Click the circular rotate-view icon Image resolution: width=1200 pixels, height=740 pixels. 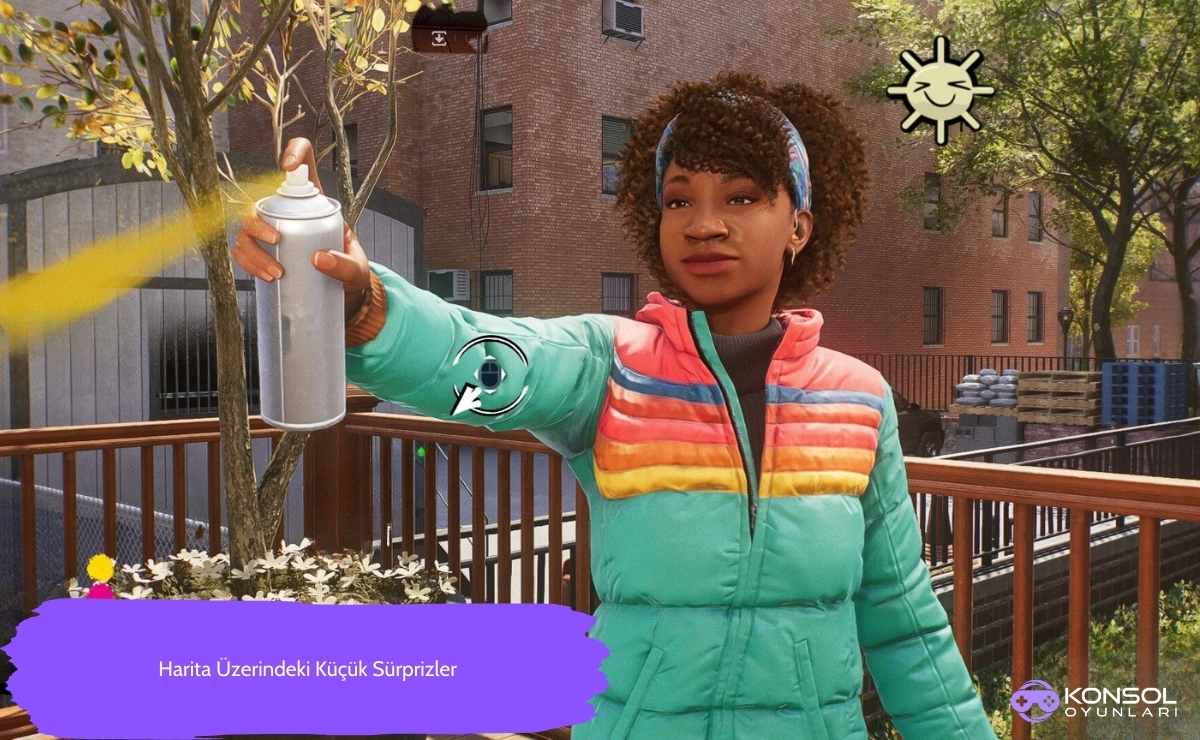(488, 375)
